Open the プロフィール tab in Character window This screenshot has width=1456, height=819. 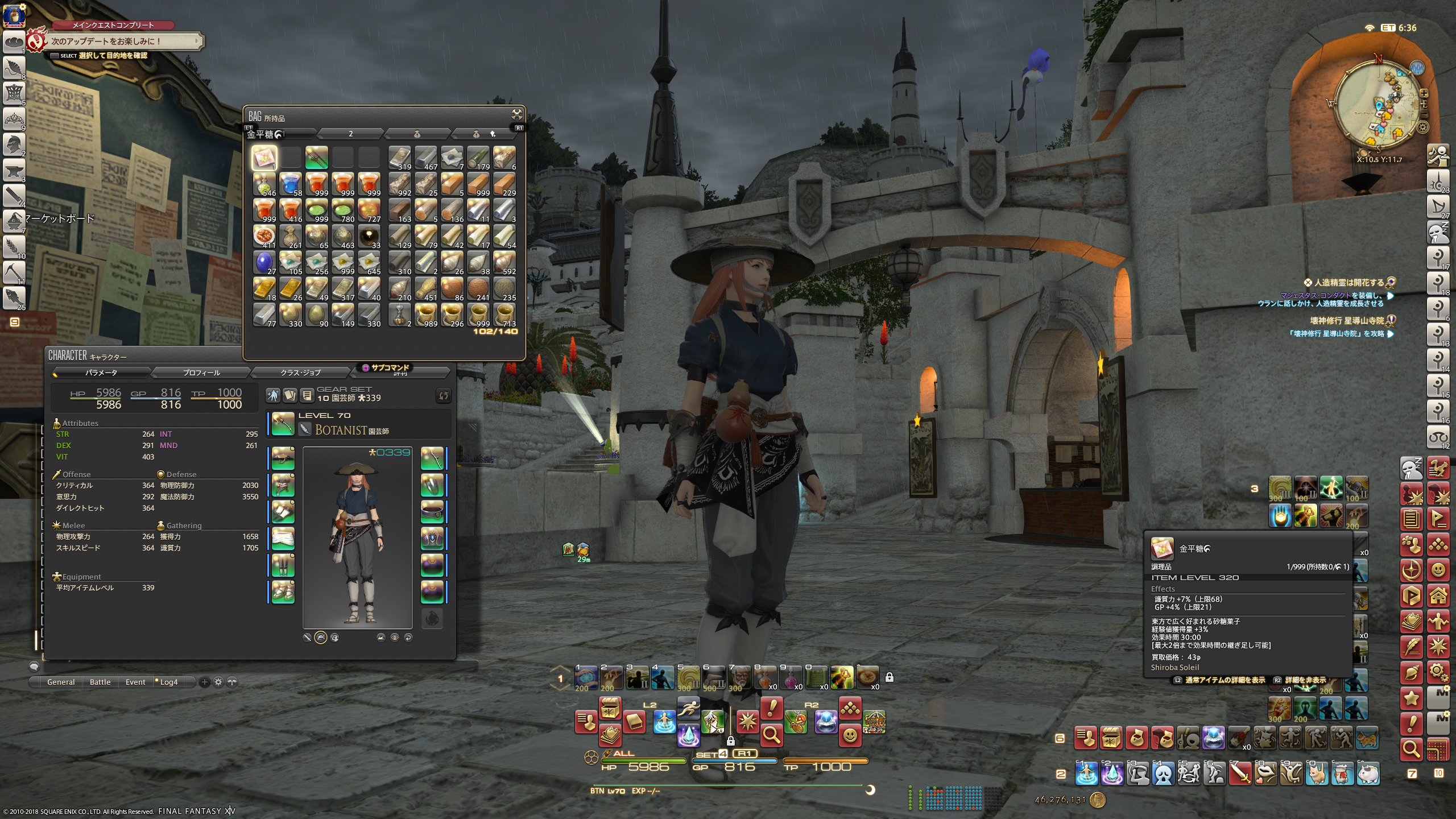pyautogui.click(x=201, y=373)
